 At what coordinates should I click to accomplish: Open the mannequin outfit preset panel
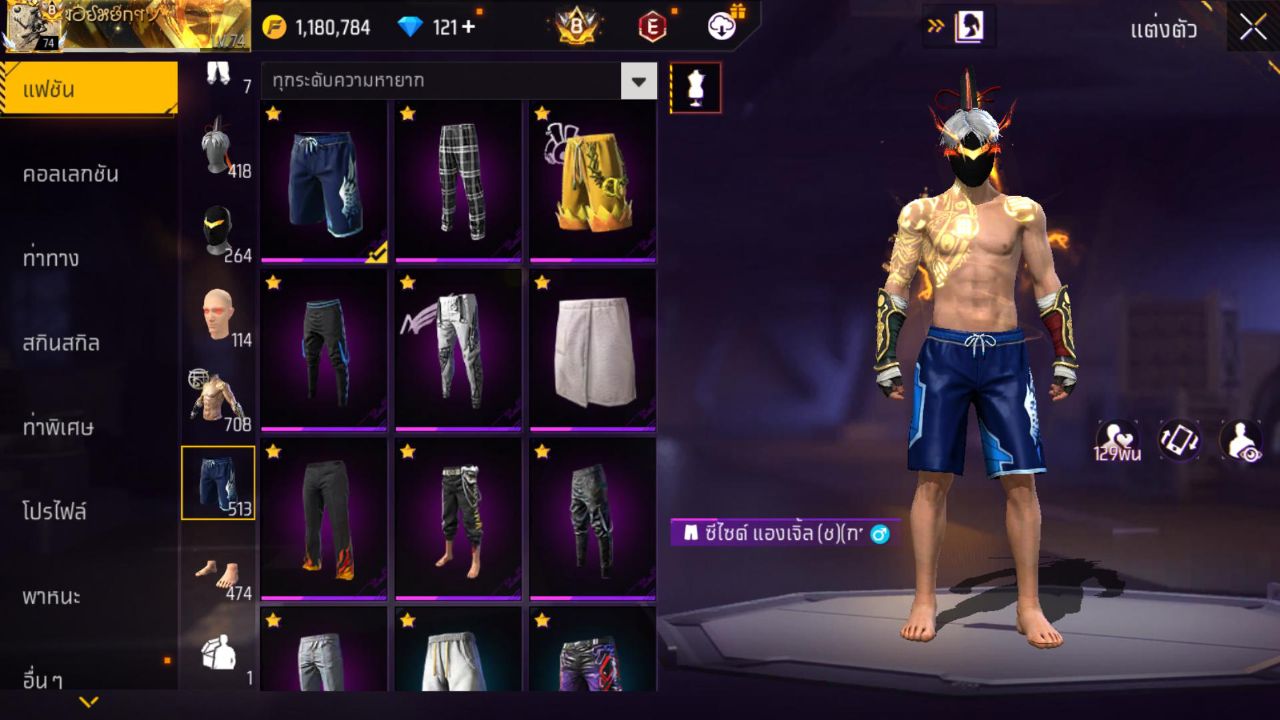pyautogui.click(x=695, y=87)
